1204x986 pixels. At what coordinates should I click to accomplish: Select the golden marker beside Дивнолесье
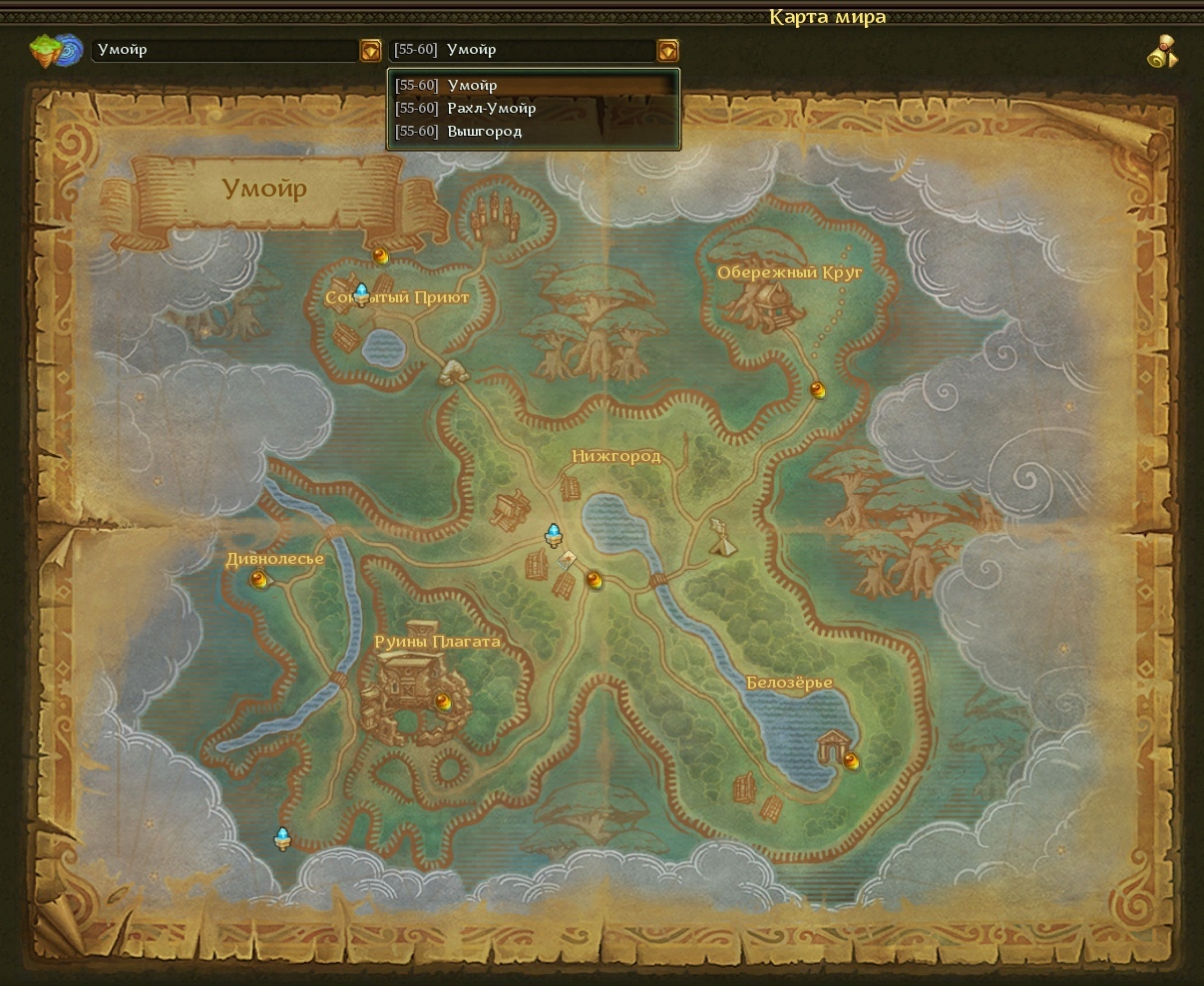pos(258,579)
